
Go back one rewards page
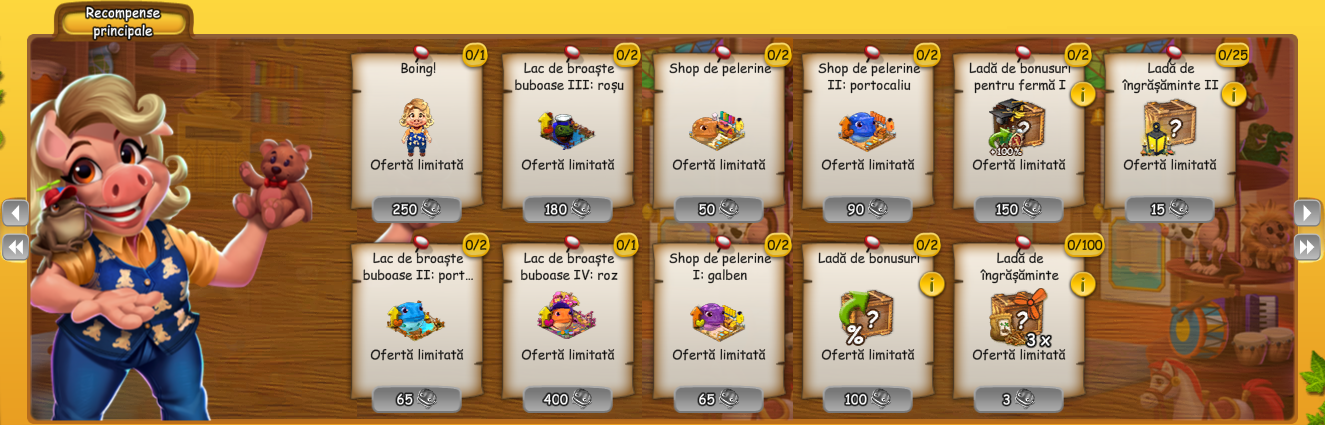click(x=16, y=212)
